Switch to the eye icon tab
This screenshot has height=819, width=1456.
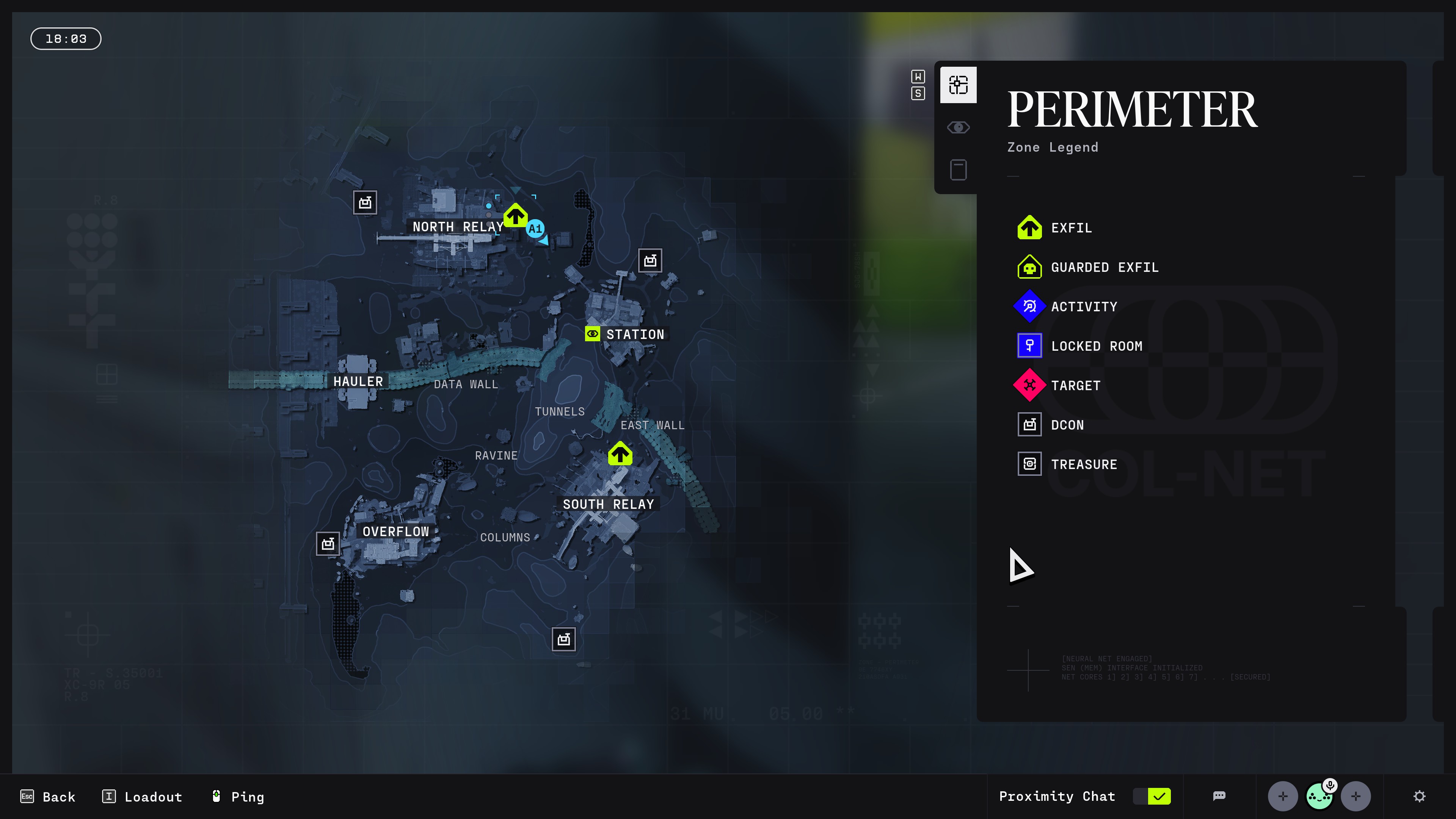(958, 128)
